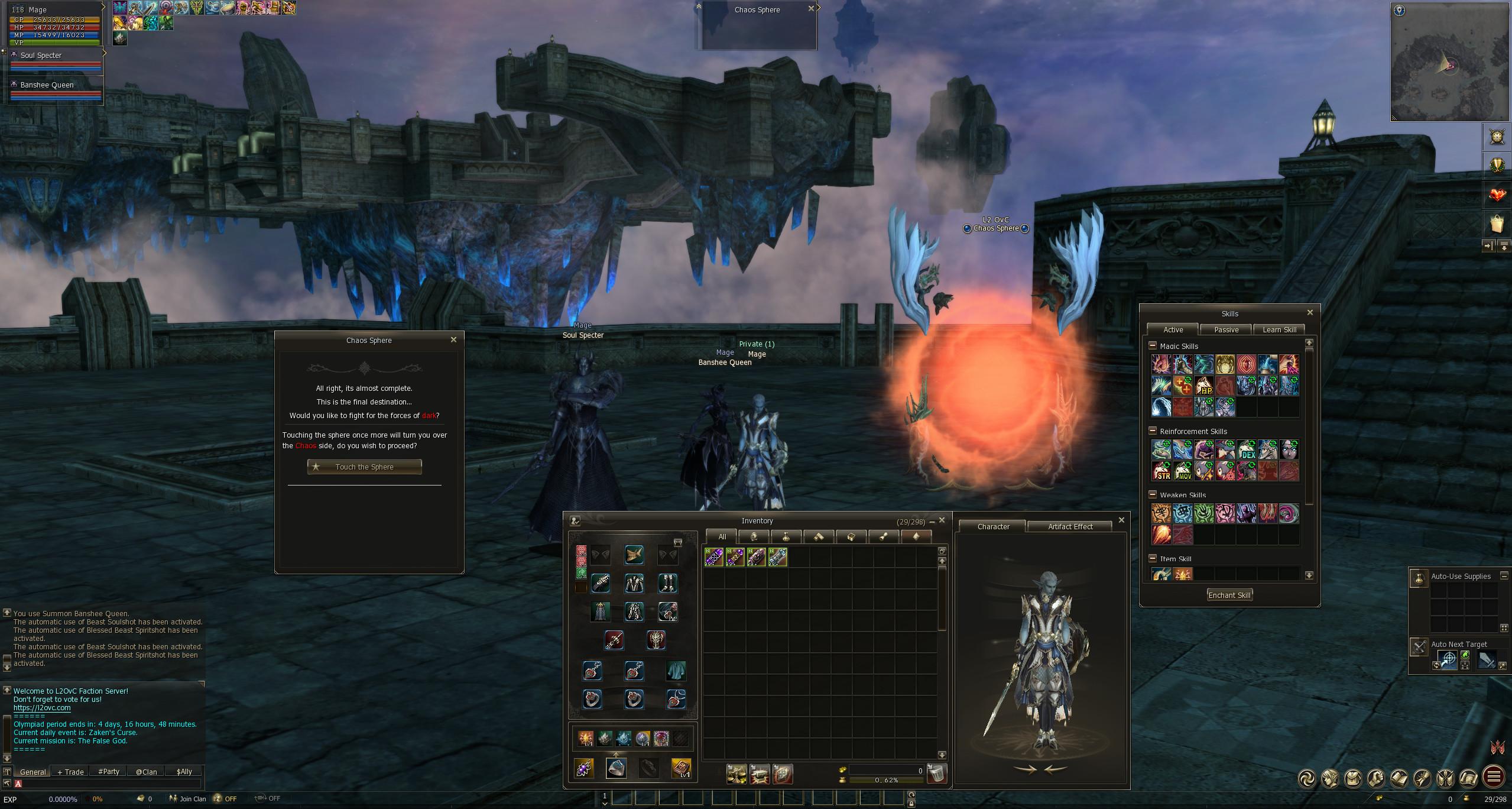
Task: Click the Enchant Skill button
Action: pyautogui.click(x=1229, y=596)
